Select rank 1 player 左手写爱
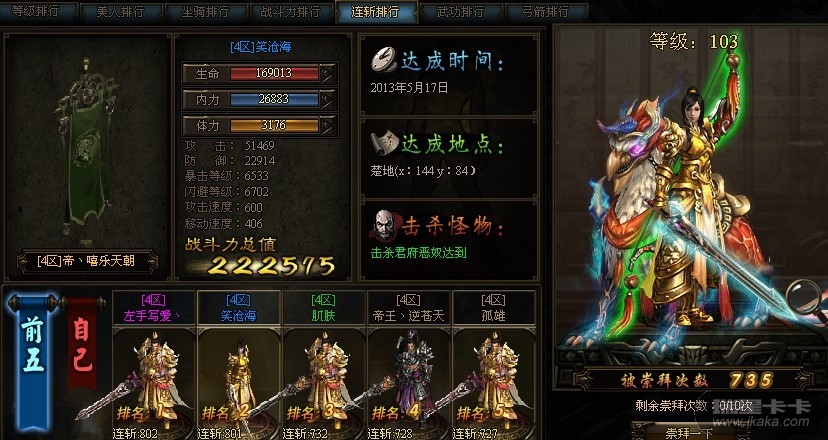828x440 pixels. coord(153,365)
